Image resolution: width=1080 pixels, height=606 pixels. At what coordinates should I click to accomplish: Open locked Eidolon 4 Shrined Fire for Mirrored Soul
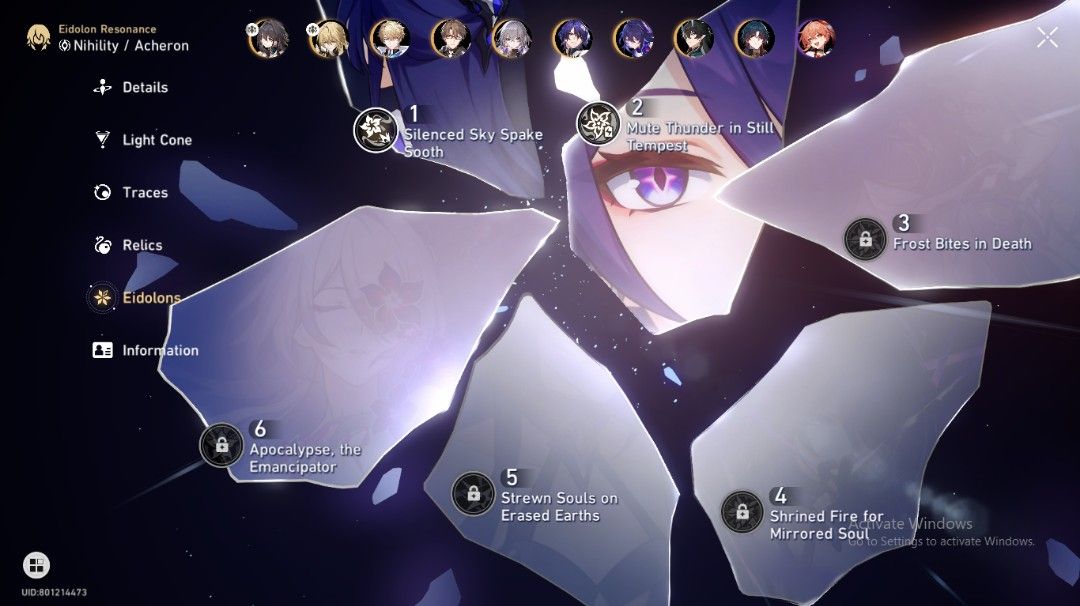742,512
